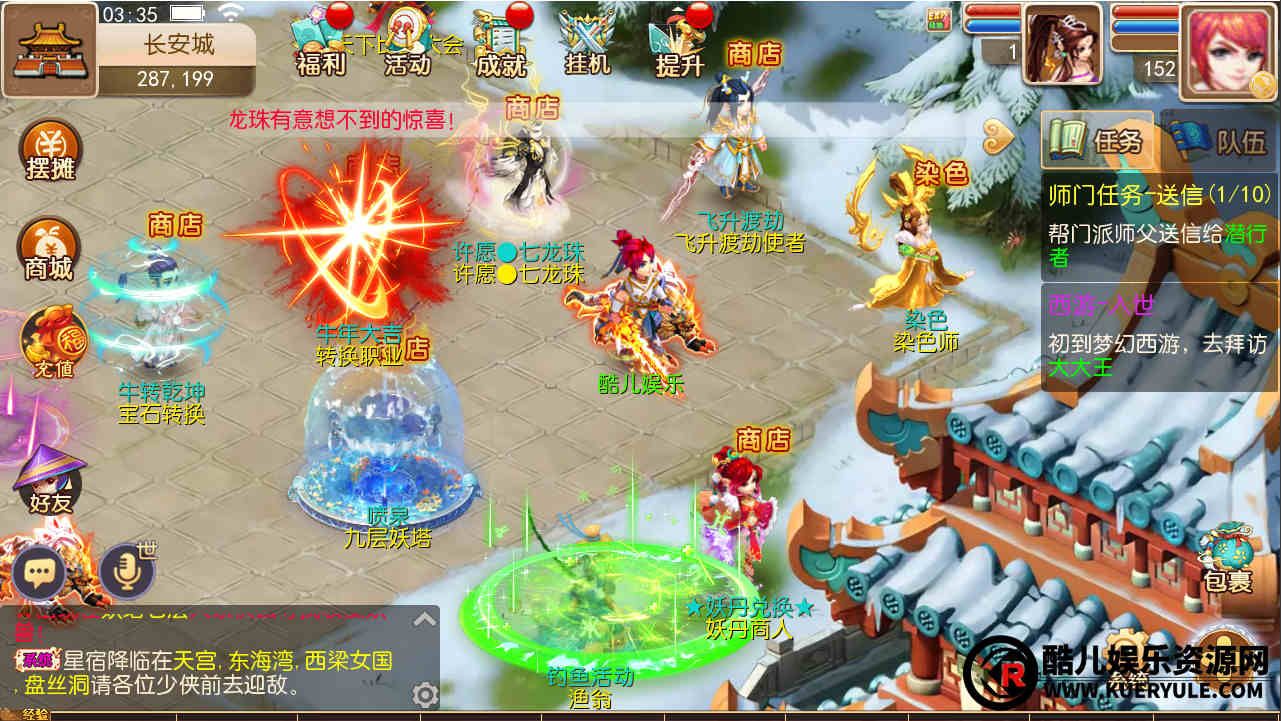Screen dimensions: 1281x721
Task: Open the 长安城 map icon
Action: [x=49, y=48]
